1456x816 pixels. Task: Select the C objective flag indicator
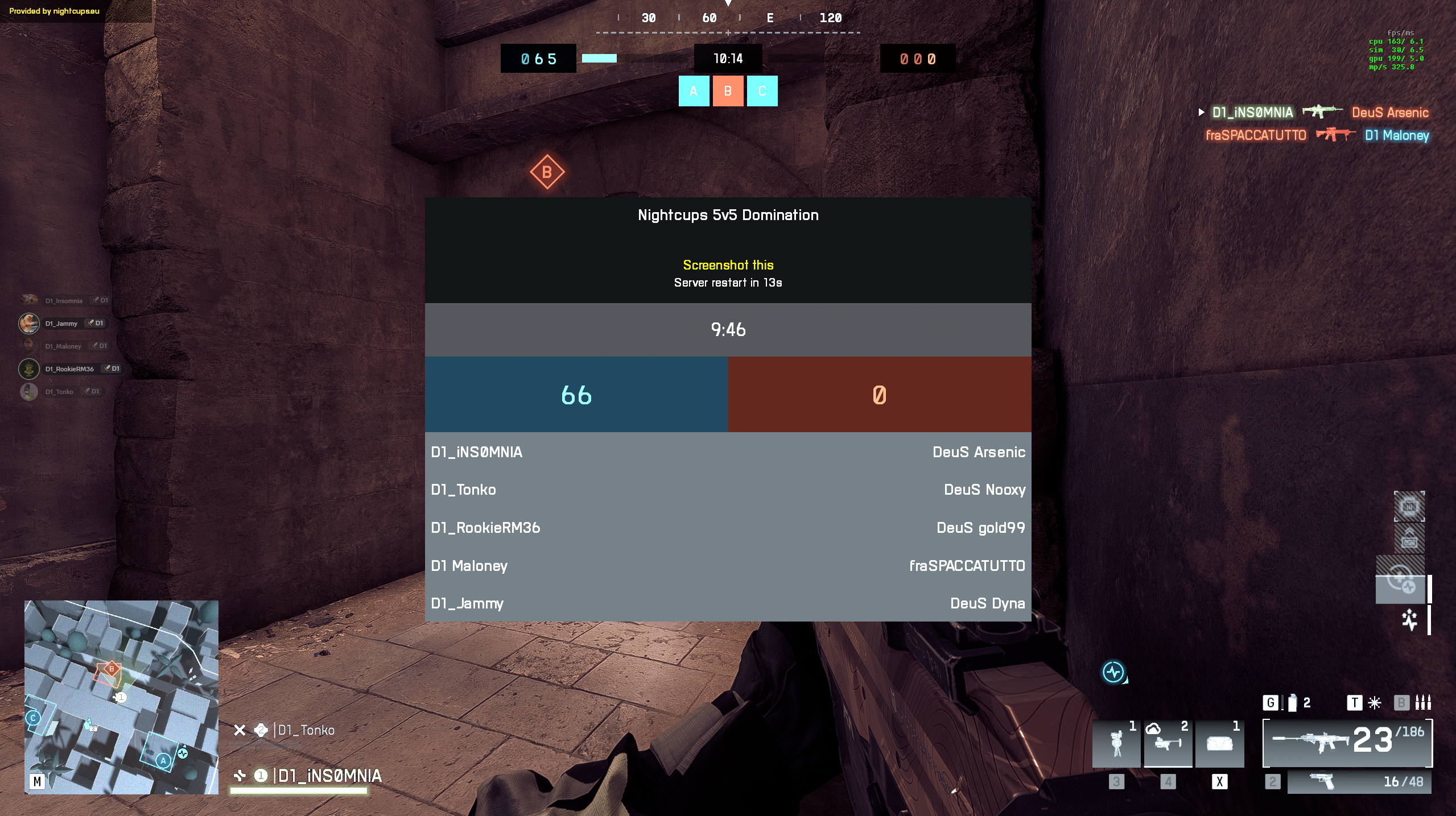tap(762, 91)
